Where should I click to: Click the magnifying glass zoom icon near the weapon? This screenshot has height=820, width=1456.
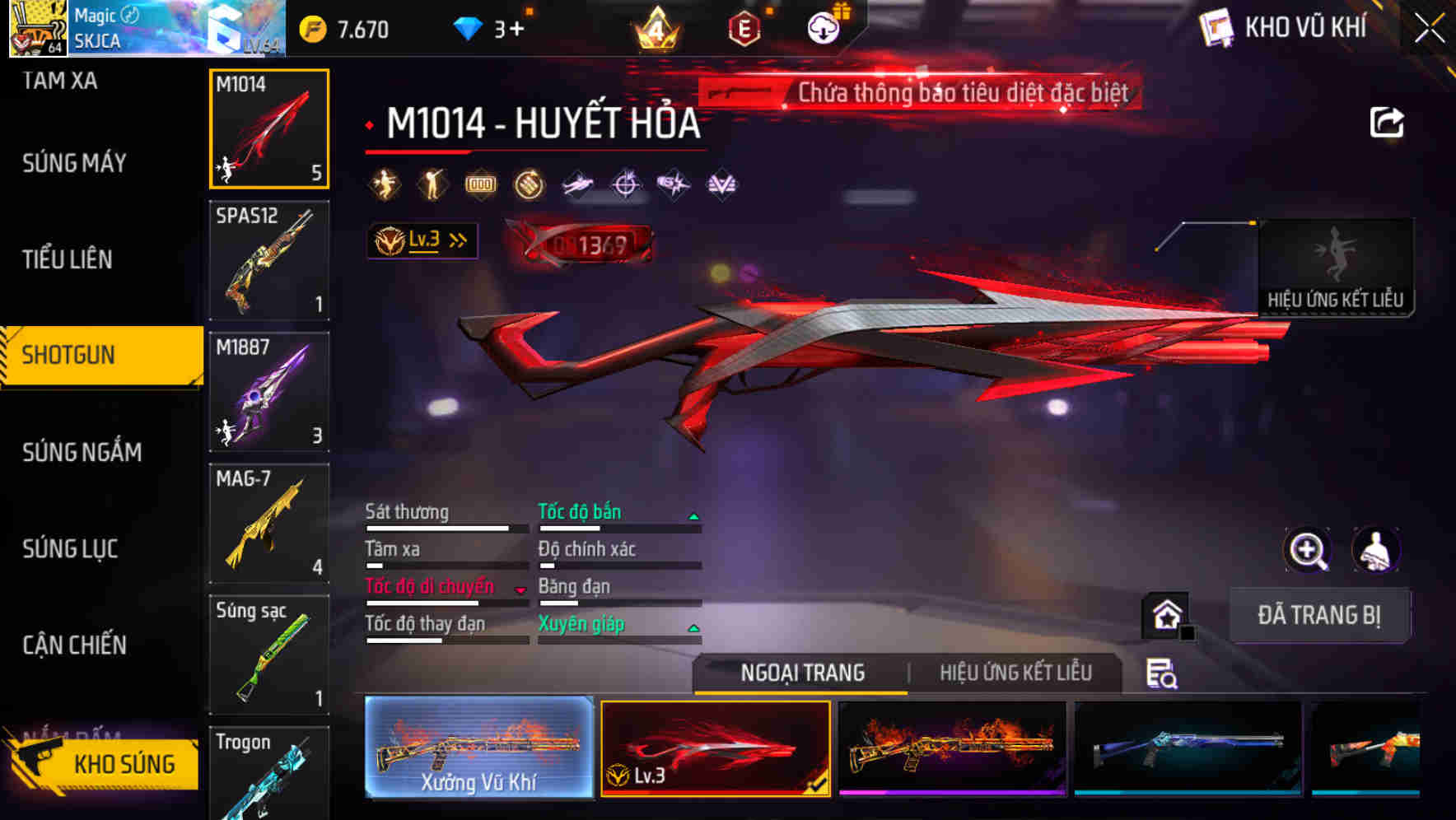pos(1308,550)
